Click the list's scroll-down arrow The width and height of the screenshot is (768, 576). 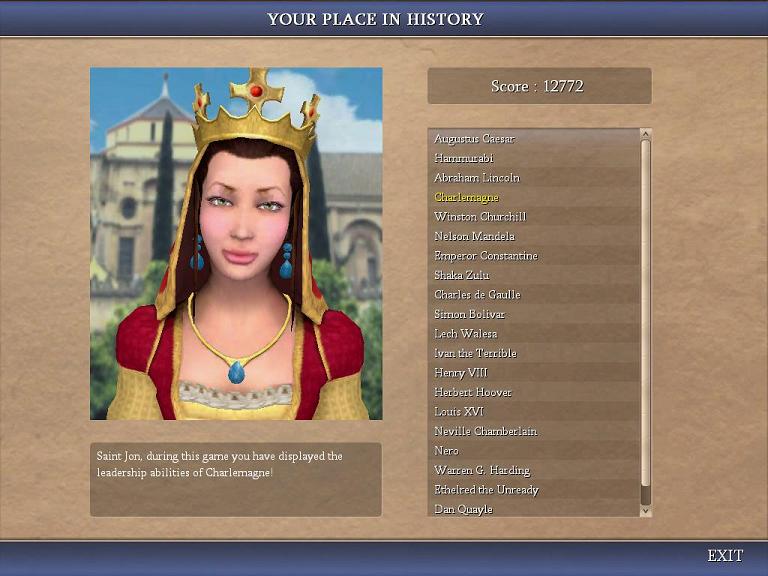[645, 511]
